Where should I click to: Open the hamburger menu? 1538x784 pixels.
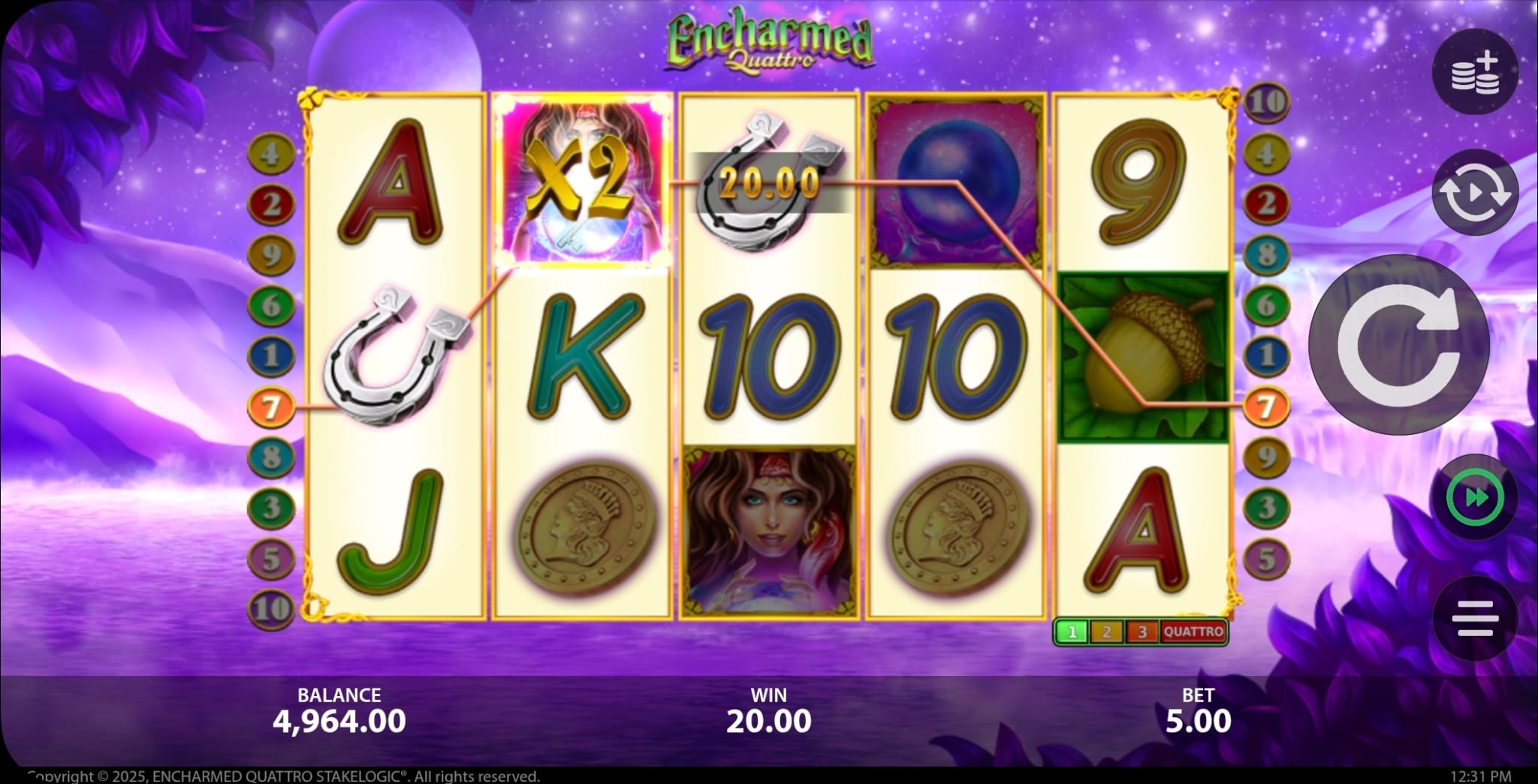1475,618
